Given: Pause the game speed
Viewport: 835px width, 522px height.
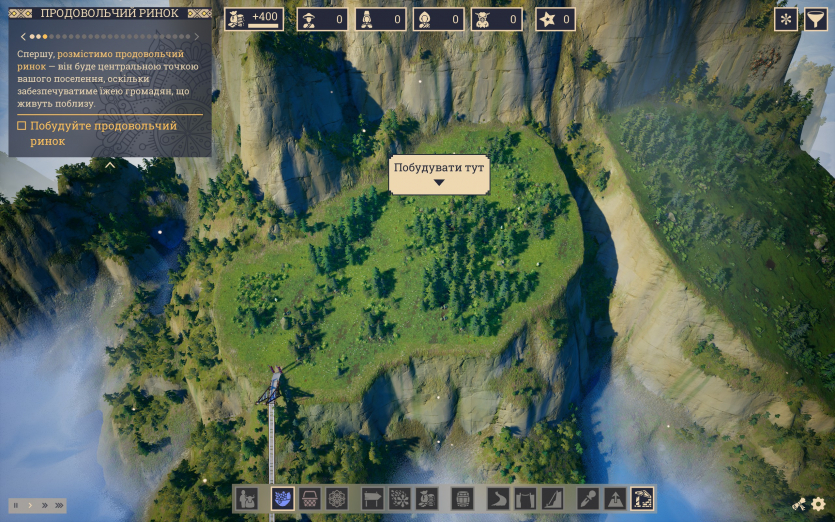Looking at the screenshot, I should click(17, 506).
